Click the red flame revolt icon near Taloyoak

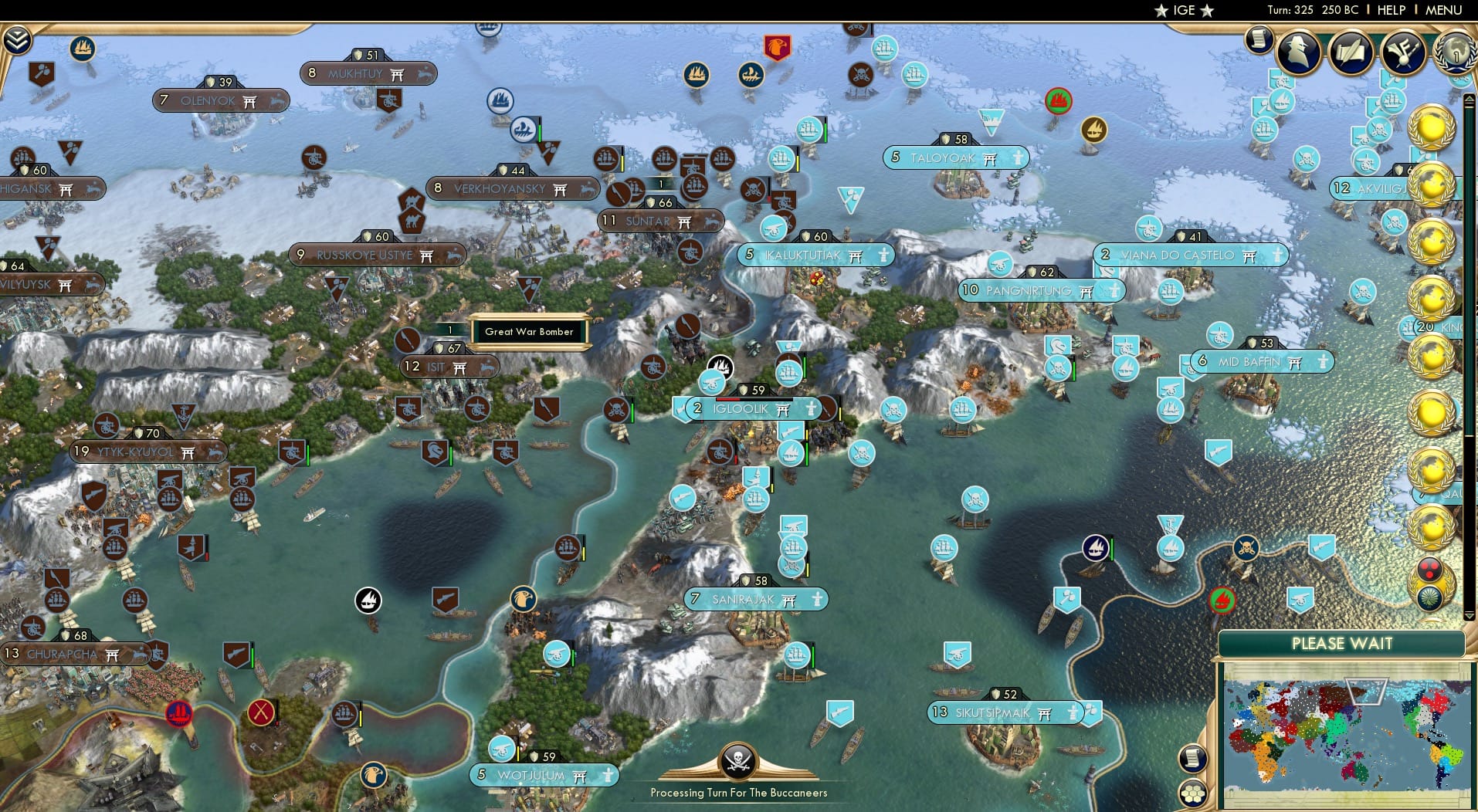1059,100
